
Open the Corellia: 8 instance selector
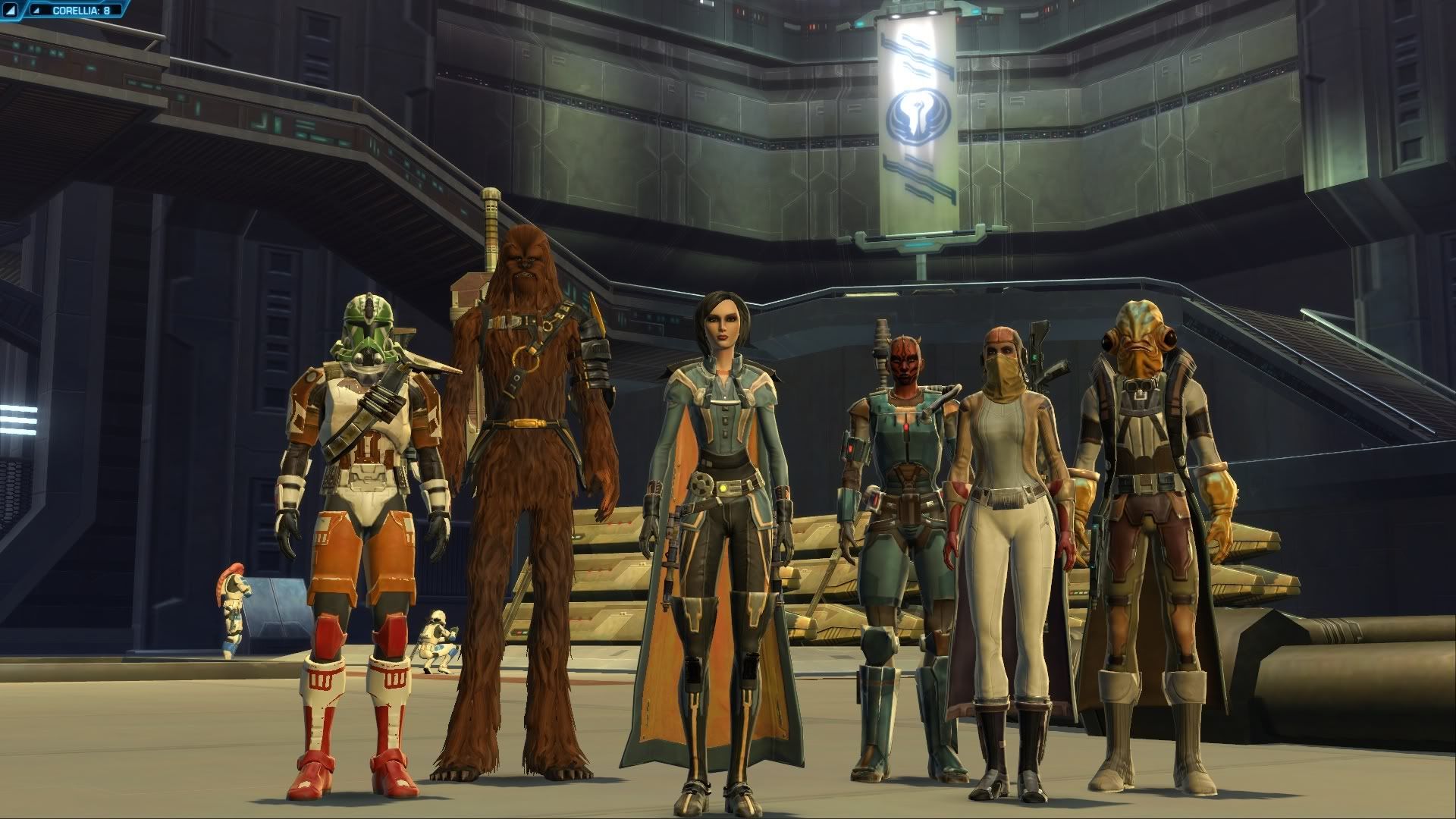(x=81, y=11)
